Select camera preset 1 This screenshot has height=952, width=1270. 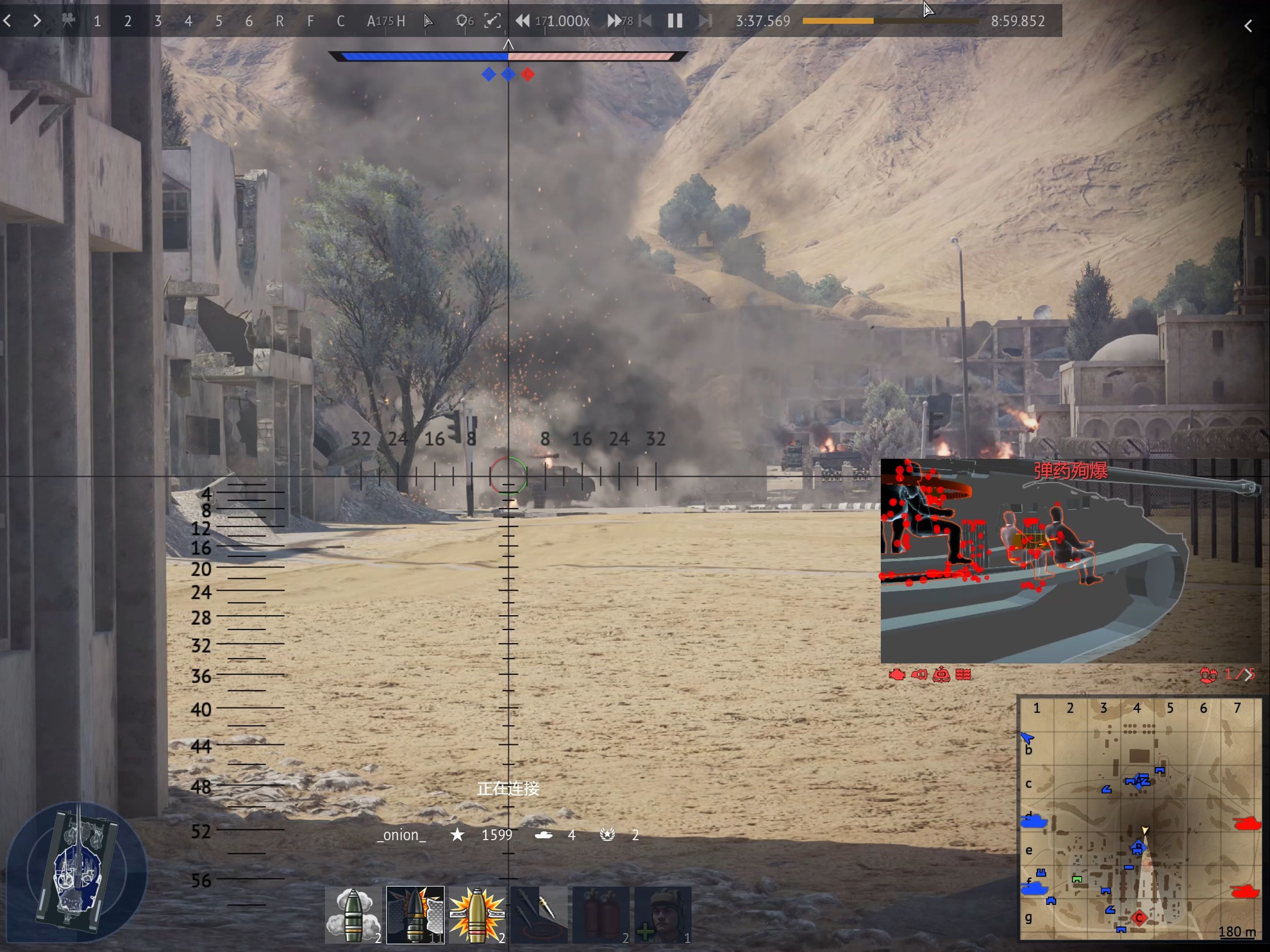pyautogui.click(x=97, y=21)
